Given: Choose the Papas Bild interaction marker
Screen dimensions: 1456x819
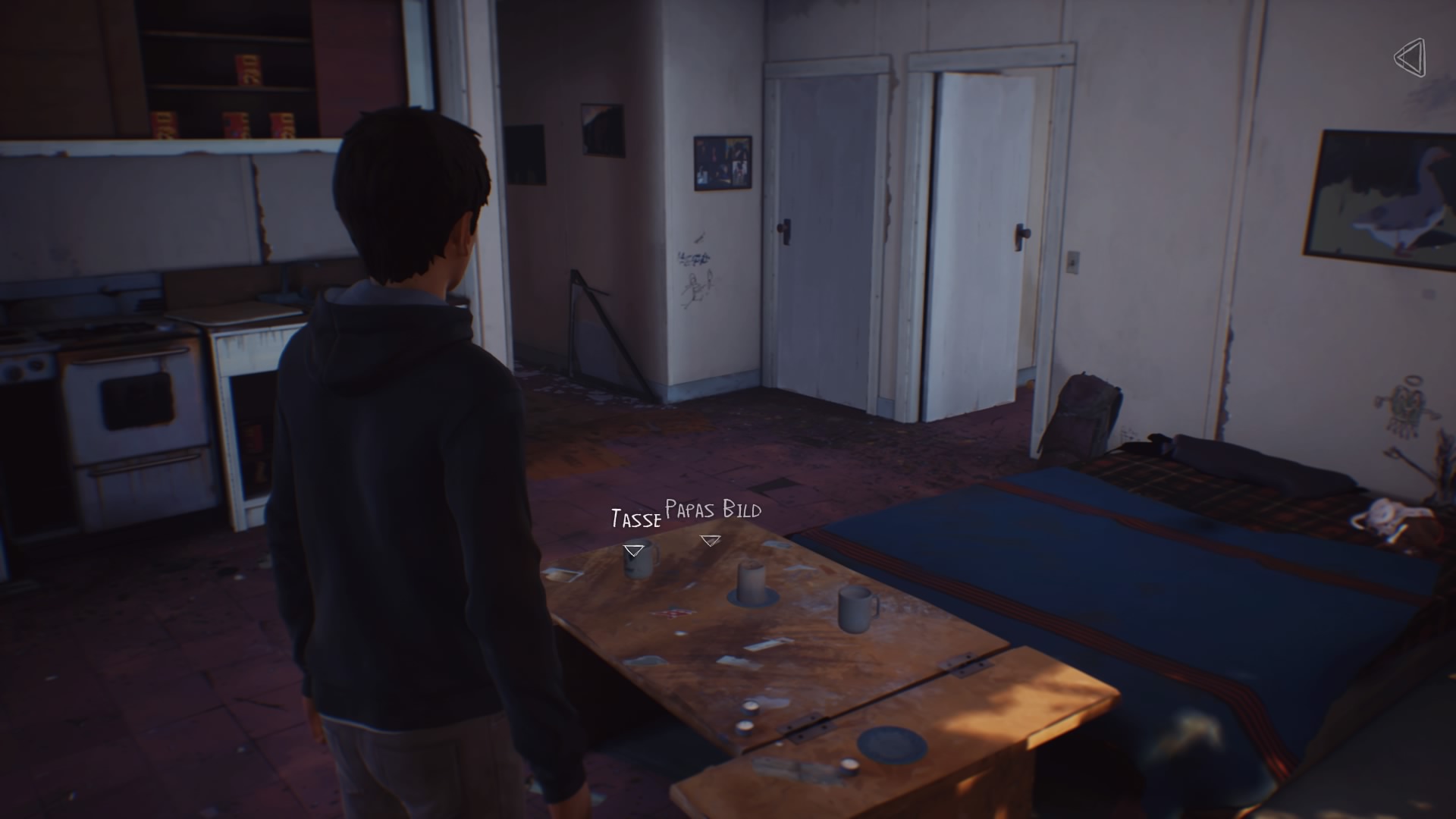Looking at the screenshot, I should point(711,541).
